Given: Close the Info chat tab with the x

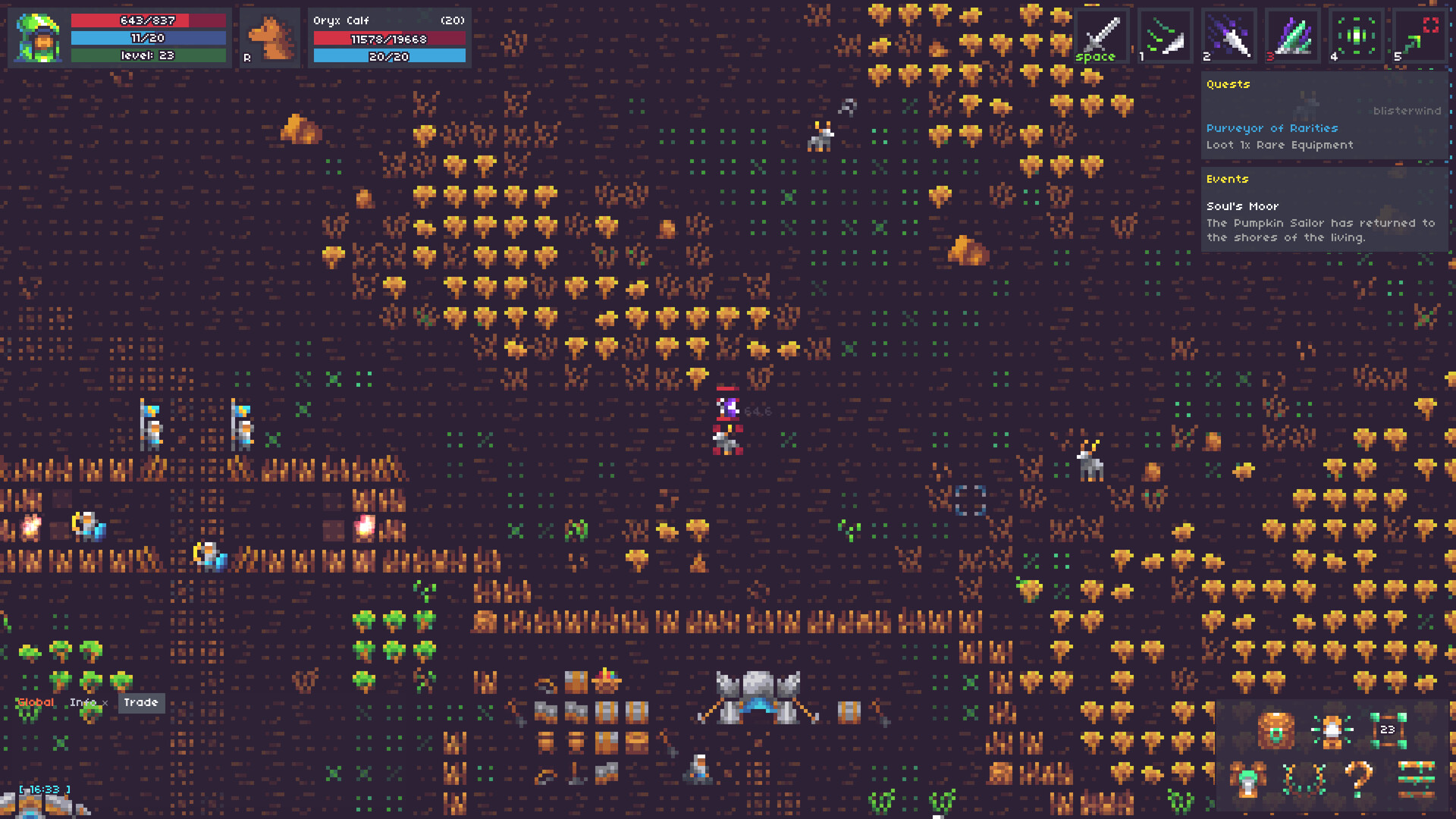Looking at the screenshot, I should tap(105, 703).
